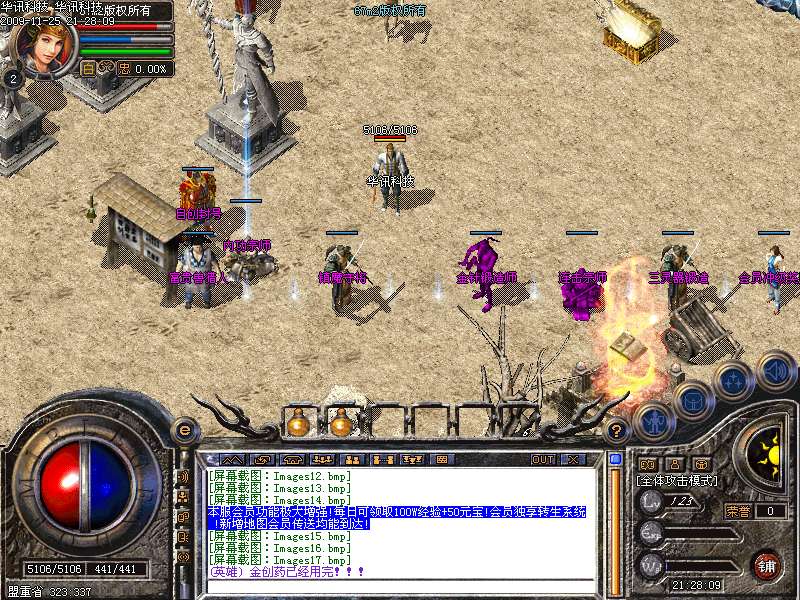Click the yellow question mark help button
The height and width of the screenshot is (600, 800).
(x=617, y=431)
